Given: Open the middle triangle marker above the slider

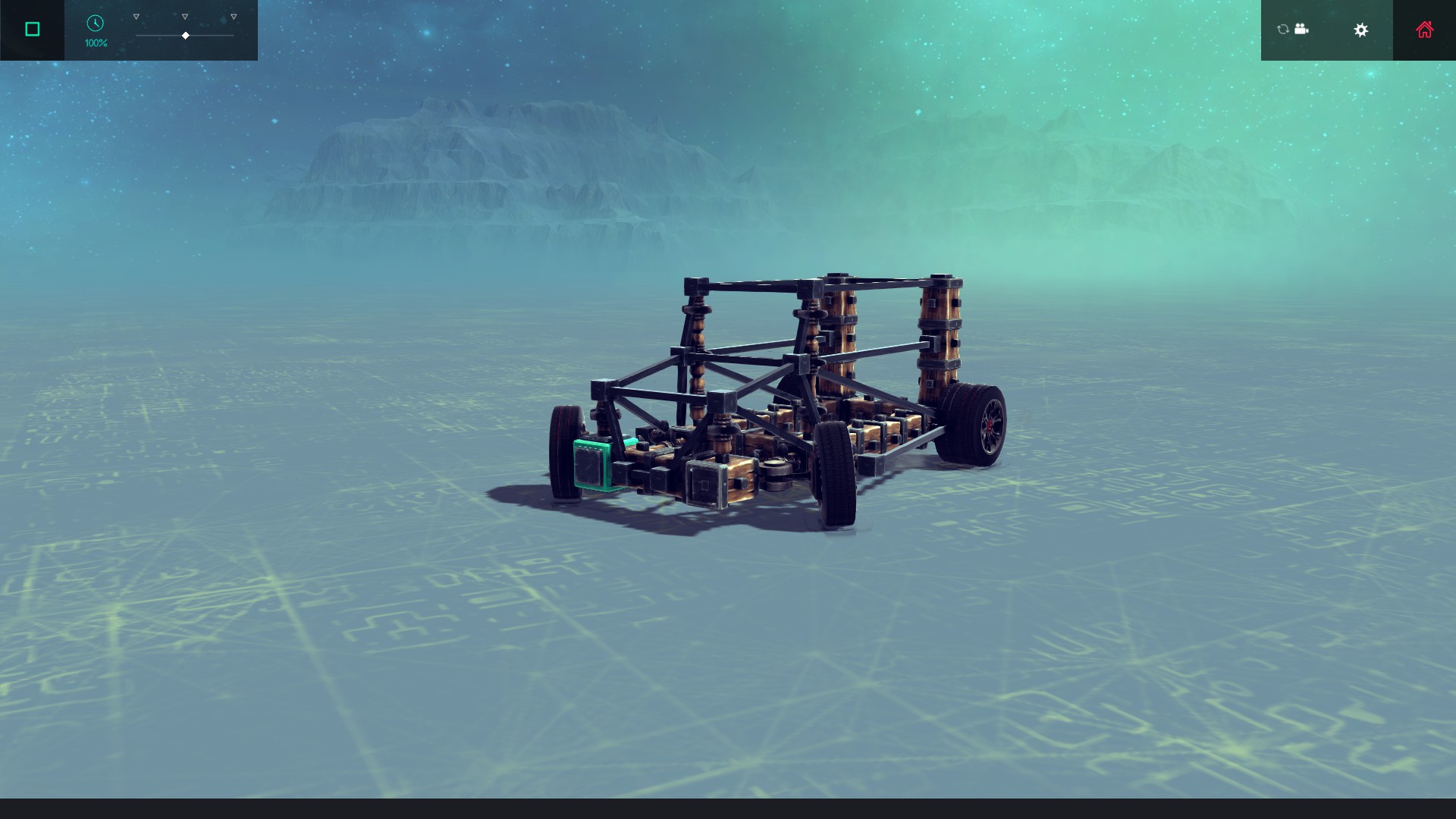Looking at the screenshot, I should point(184,15).
